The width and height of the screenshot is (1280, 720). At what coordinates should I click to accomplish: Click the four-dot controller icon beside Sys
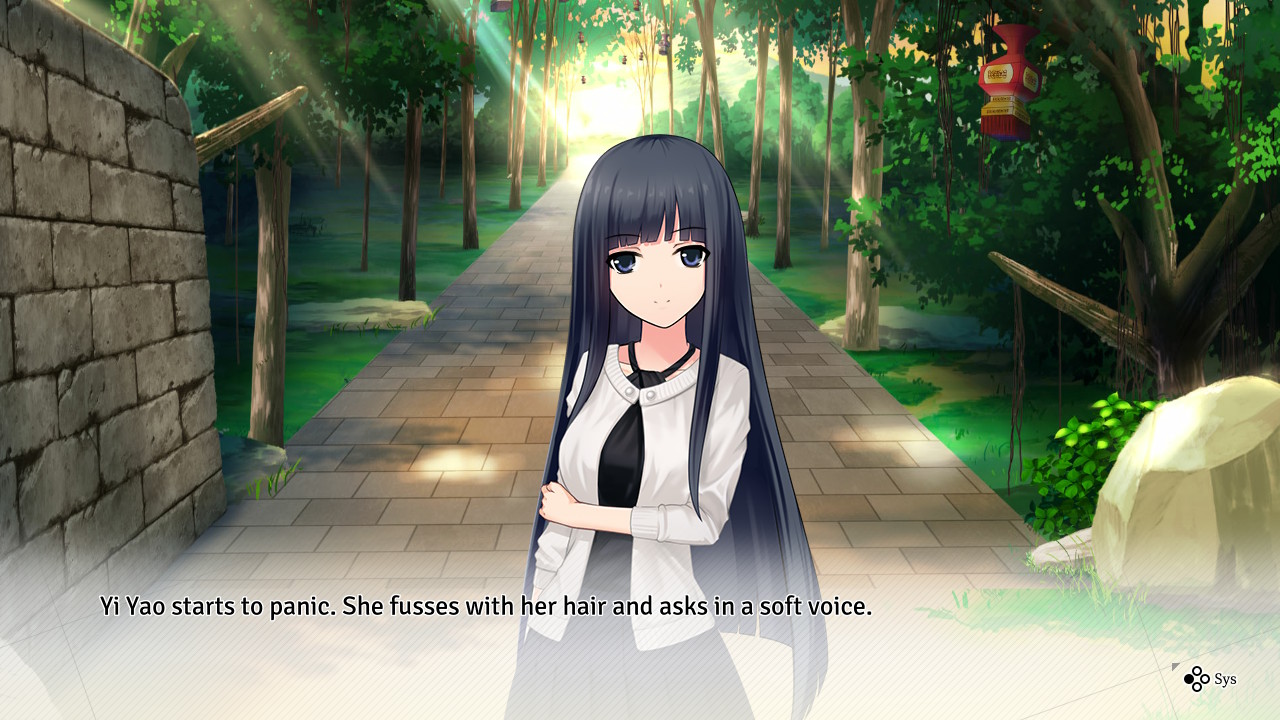click(1197, 679)
